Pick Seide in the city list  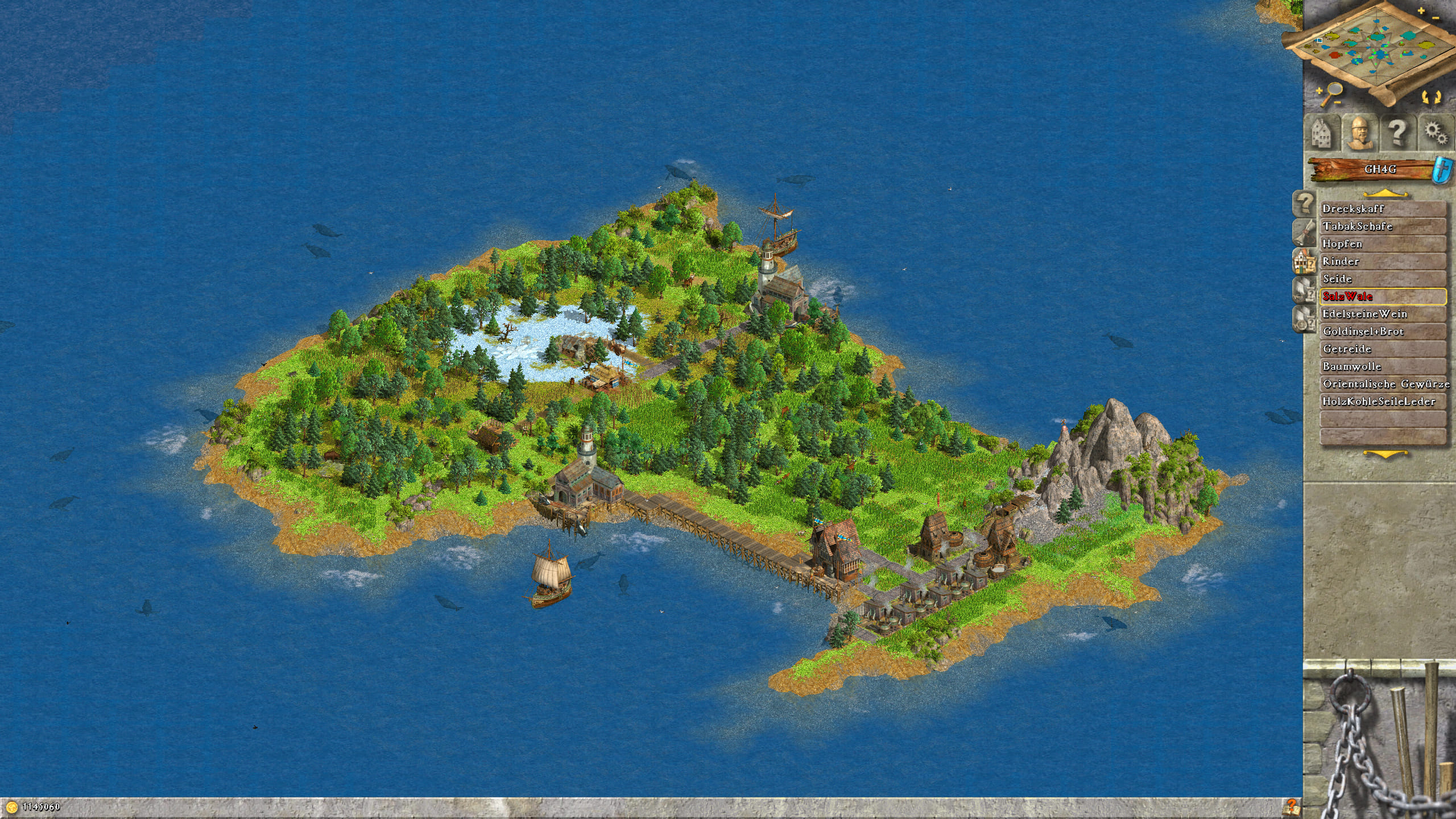1382,279
